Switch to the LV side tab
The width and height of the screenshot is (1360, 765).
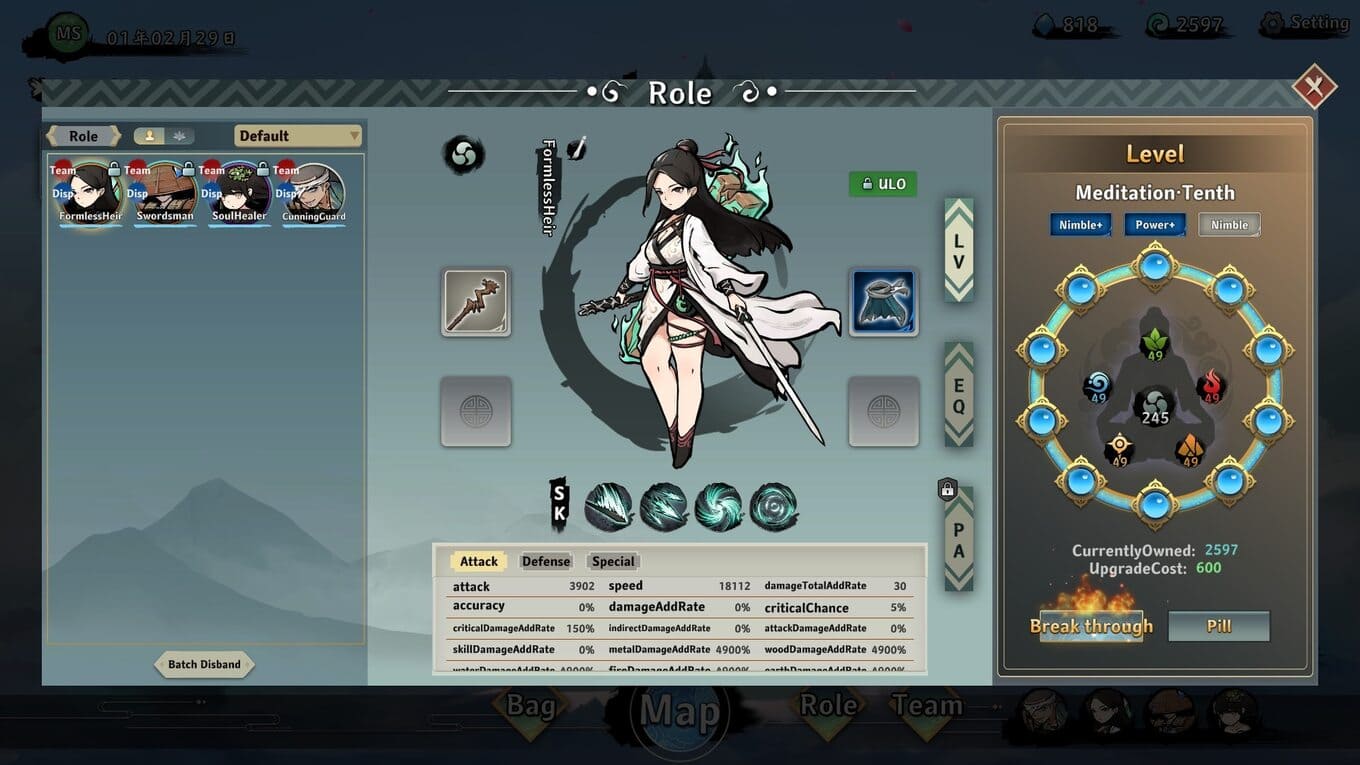pyautogui.click(x=958, y=250)
